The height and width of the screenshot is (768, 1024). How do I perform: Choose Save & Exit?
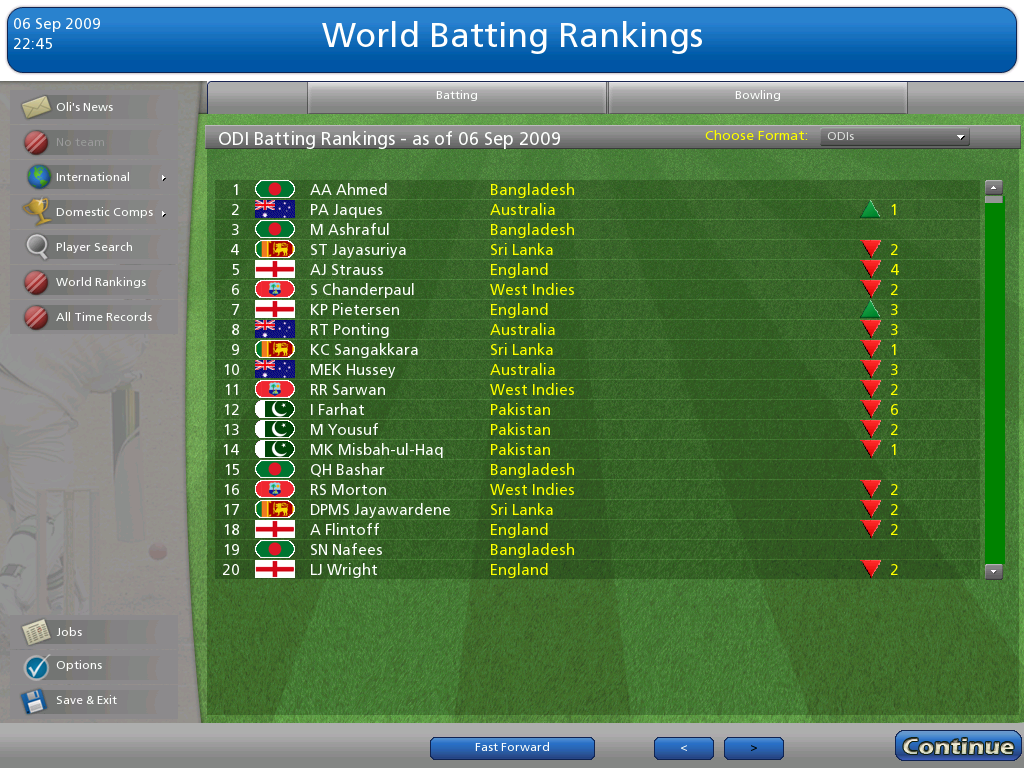coord(85,700)
